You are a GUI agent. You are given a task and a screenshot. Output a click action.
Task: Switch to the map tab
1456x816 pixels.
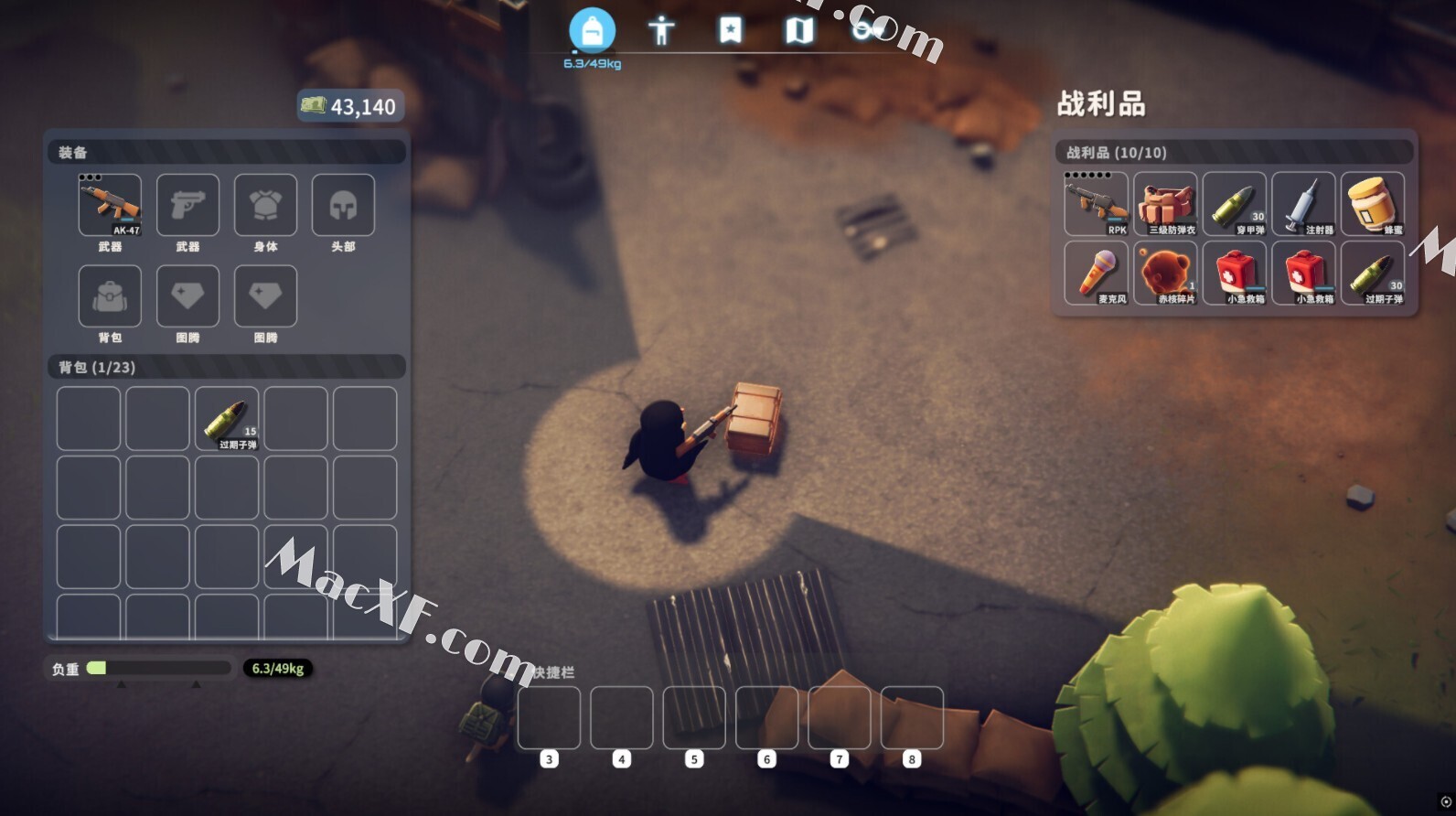(798, 31)
